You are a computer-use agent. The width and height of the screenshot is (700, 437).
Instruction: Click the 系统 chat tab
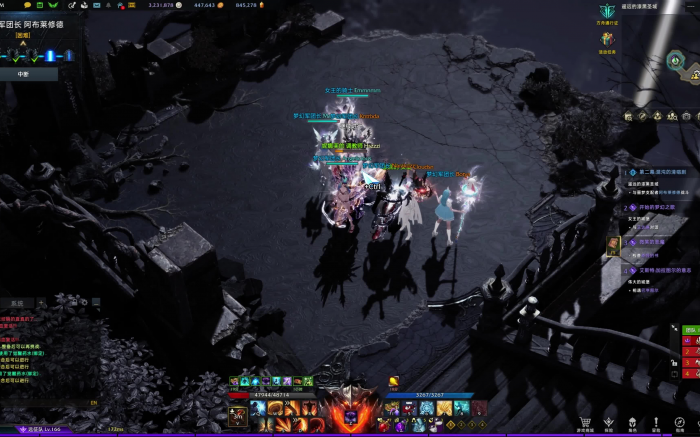[x=17, y=303]
